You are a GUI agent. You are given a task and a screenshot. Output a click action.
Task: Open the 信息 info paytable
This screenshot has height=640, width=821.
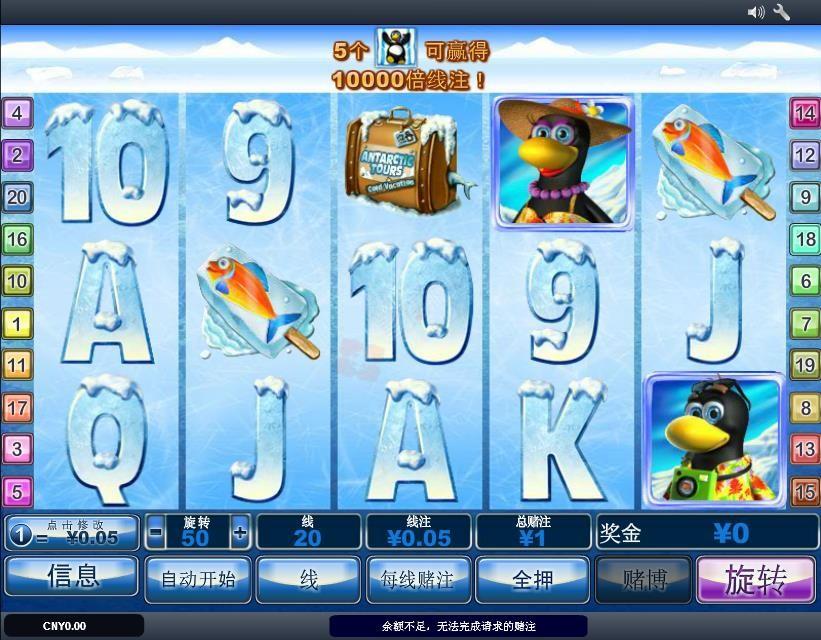[x=72, y=576]
